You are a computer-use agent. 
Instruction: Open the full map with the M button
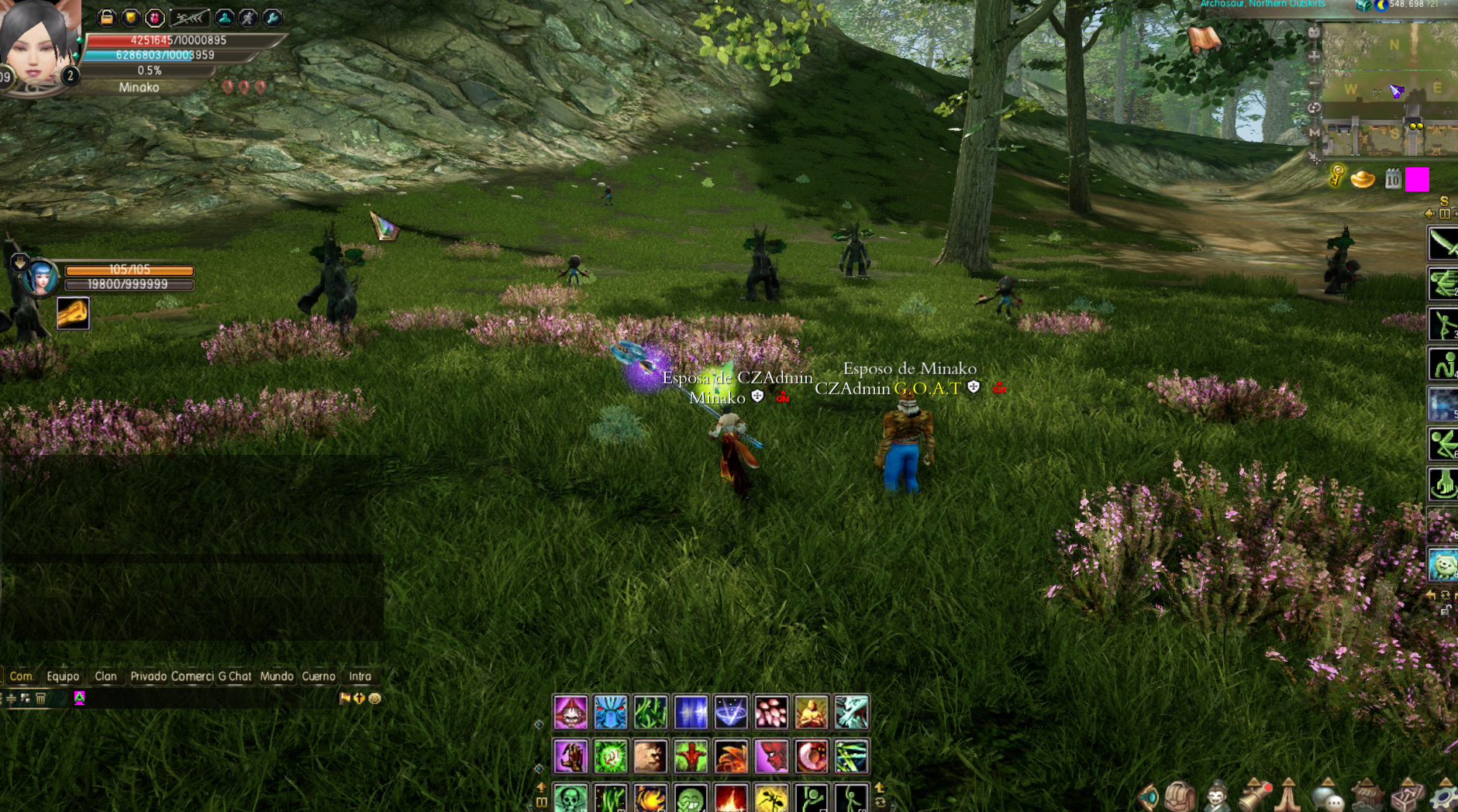[1314, 132]
